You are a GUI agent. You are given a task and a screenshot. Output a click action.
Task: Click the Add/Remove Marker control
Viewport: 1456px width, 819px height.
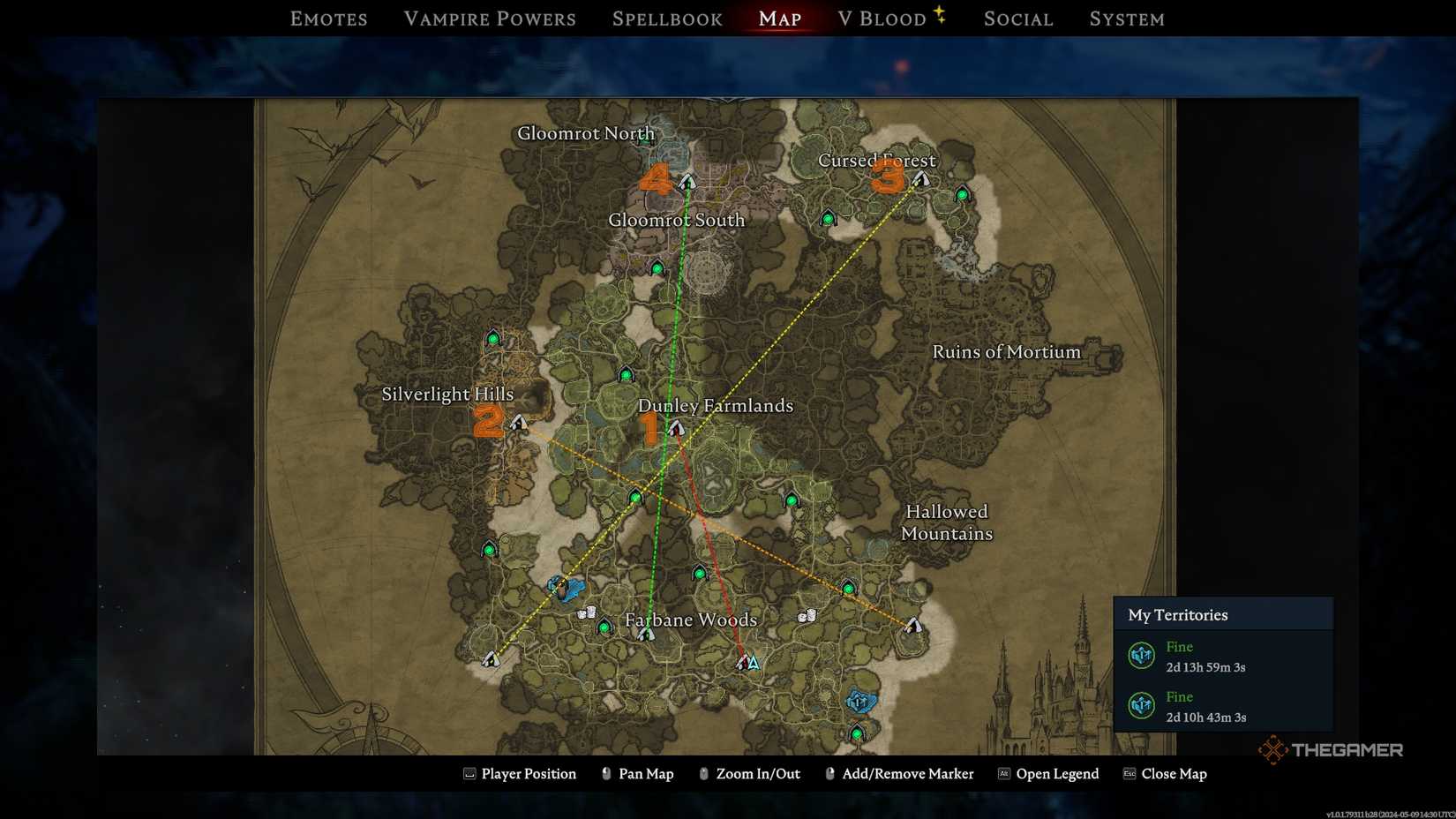908,773
